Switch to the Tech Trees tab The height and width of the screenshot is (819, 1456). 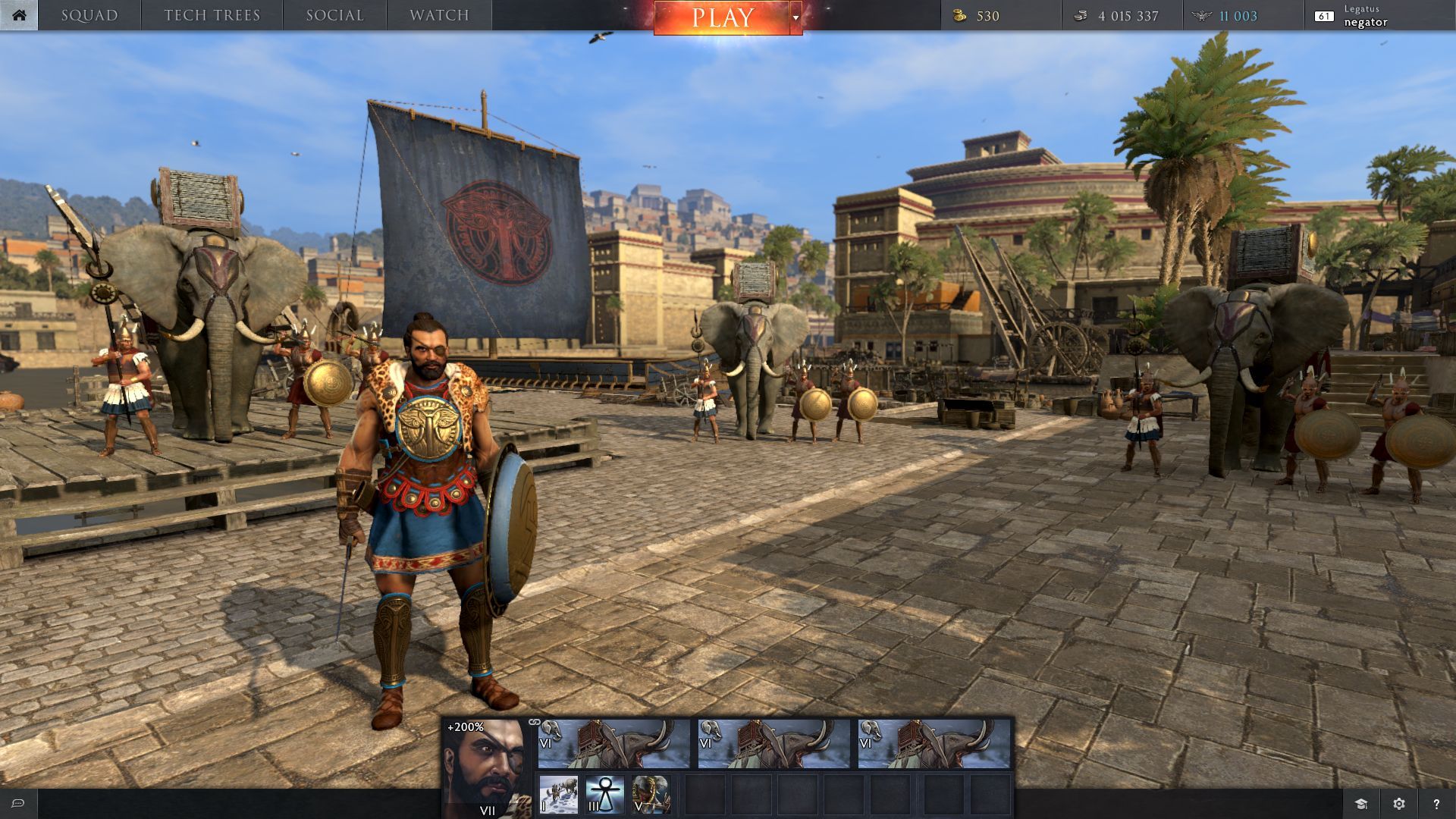coord(212,15)
